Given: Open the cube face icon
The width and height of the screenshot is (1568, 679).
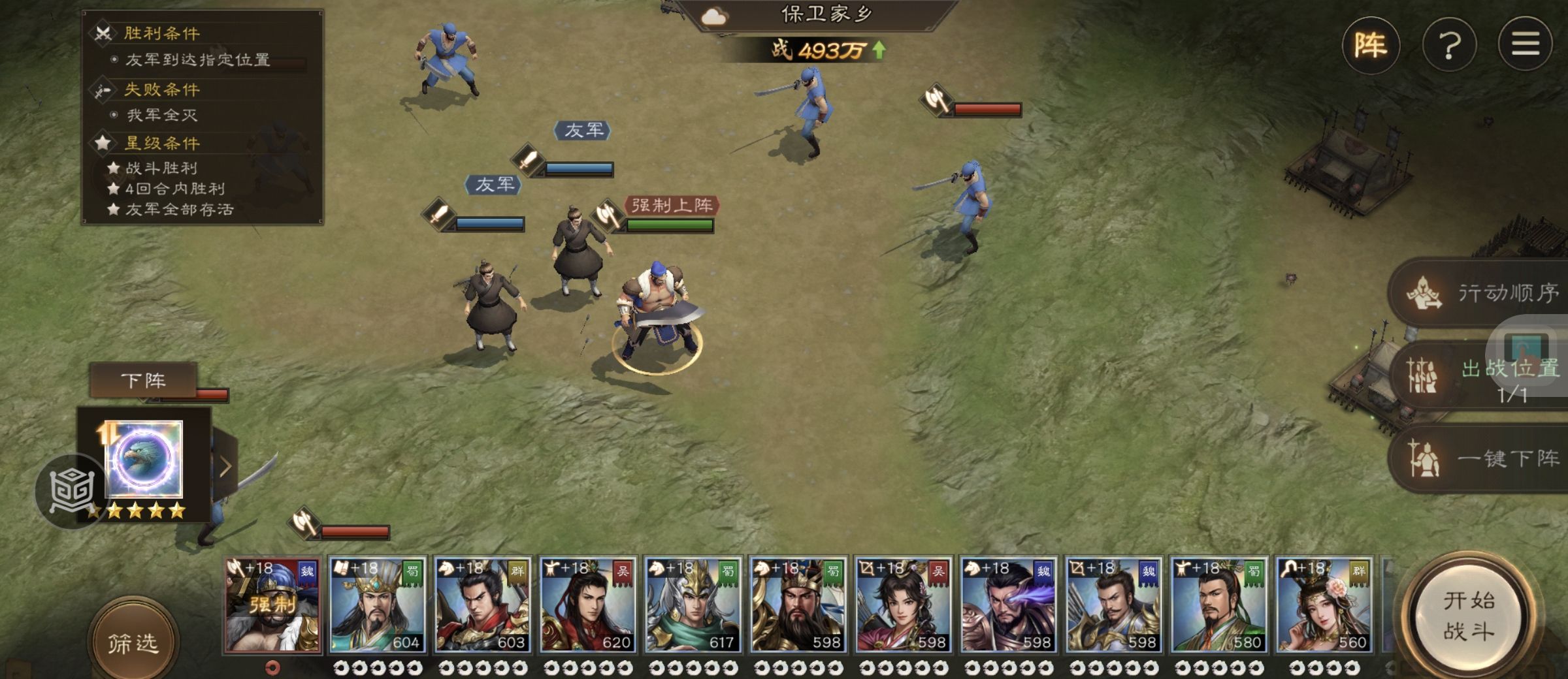Looking at the screenshot, I should click(x=71, y=490).
